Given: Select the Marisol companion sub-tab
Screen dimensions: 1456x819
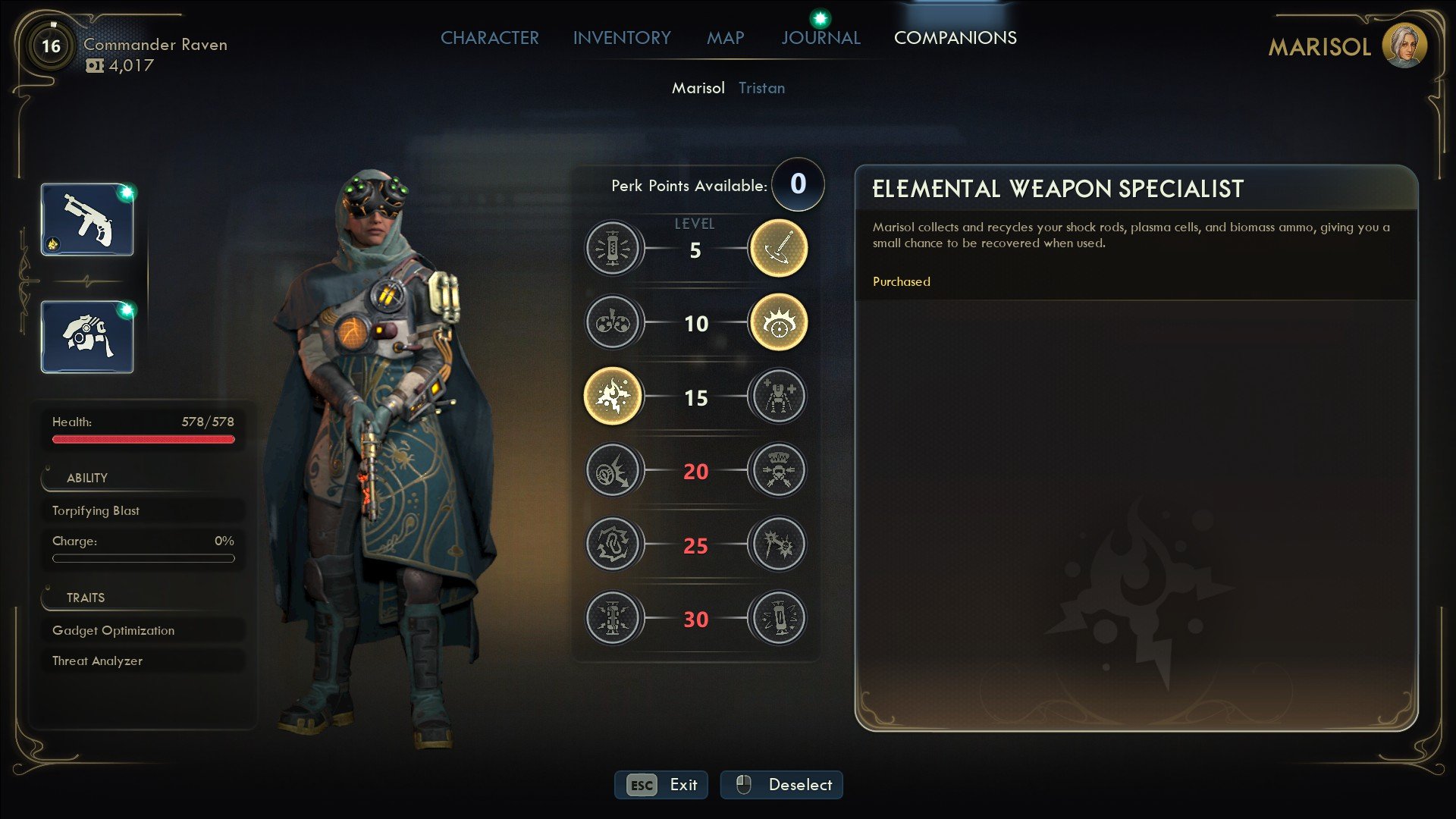Looking at the screenshot, I should tap(698, 88).
